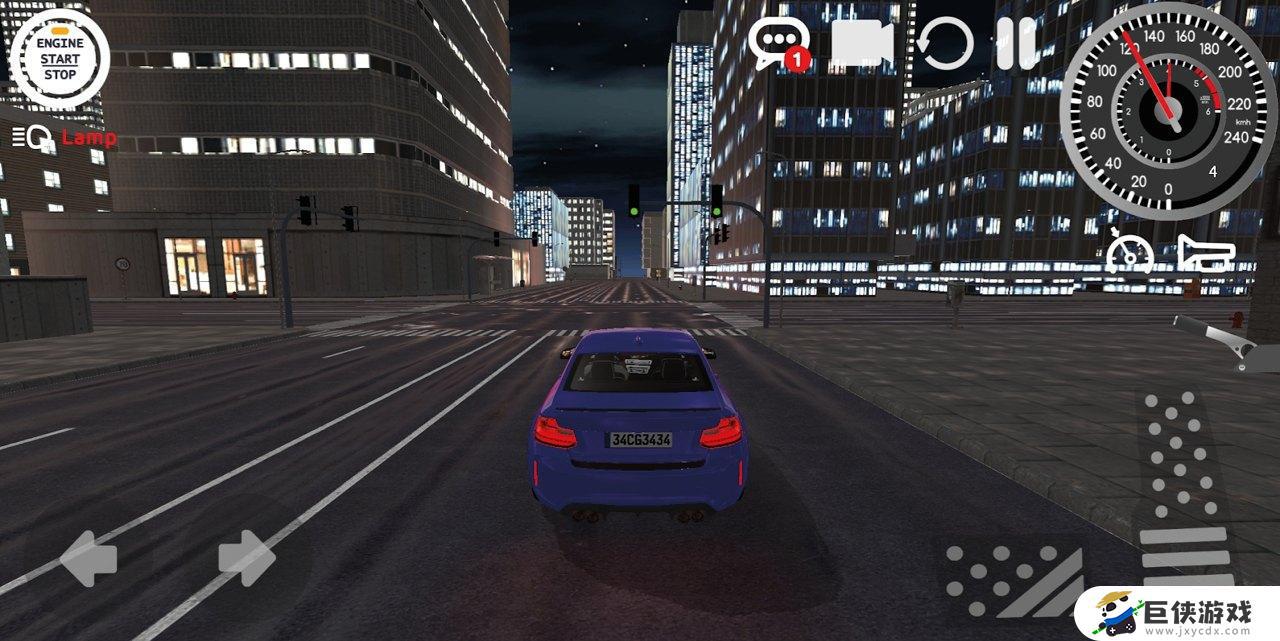Reset the car with the circular arrow
Viewport: 1280px width, 641px height.
(x=945, y=45)
